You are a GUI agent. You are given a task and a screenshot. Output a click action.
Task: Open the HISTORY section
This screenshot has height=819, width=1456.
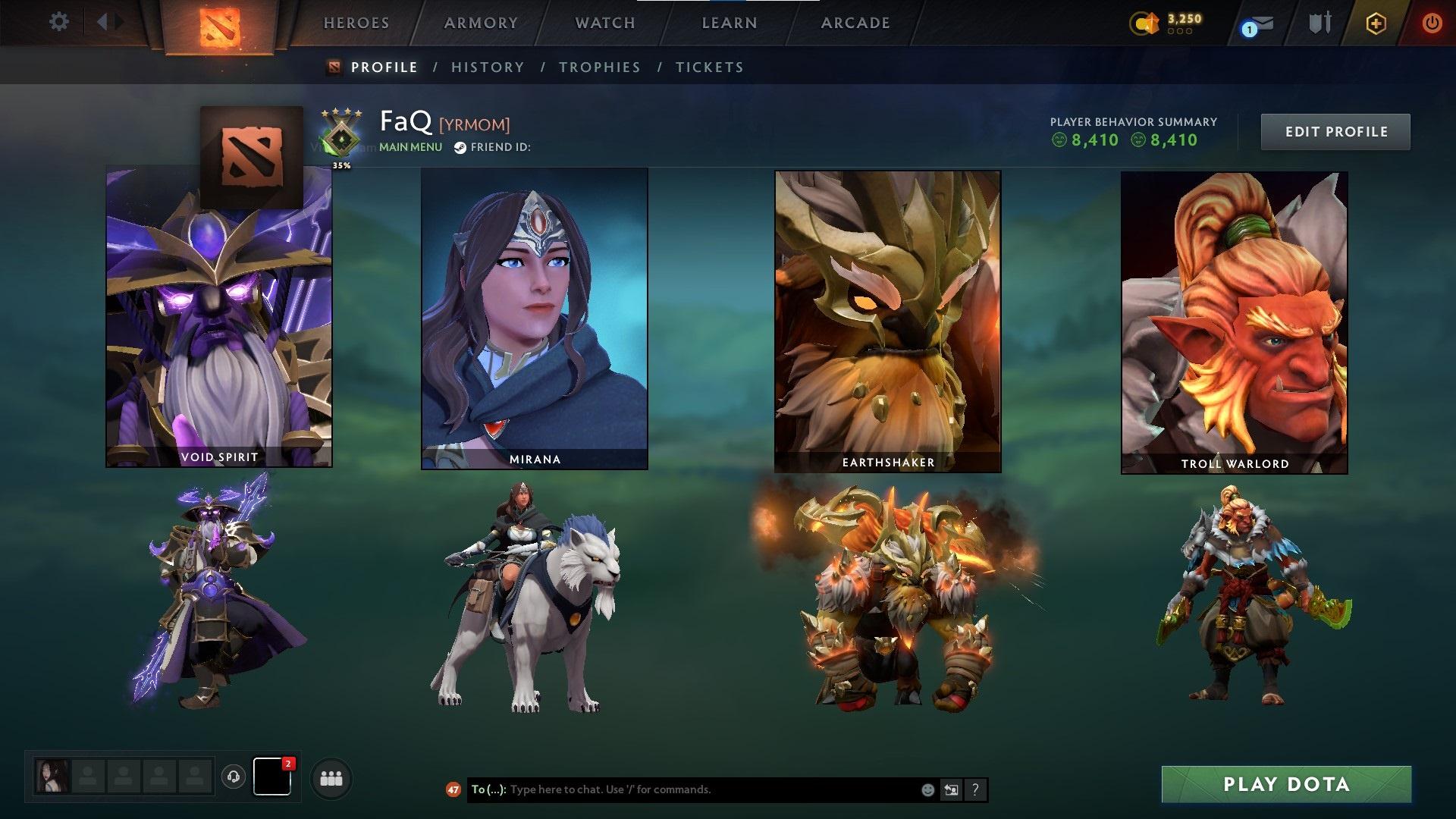[x=487, y=67]
